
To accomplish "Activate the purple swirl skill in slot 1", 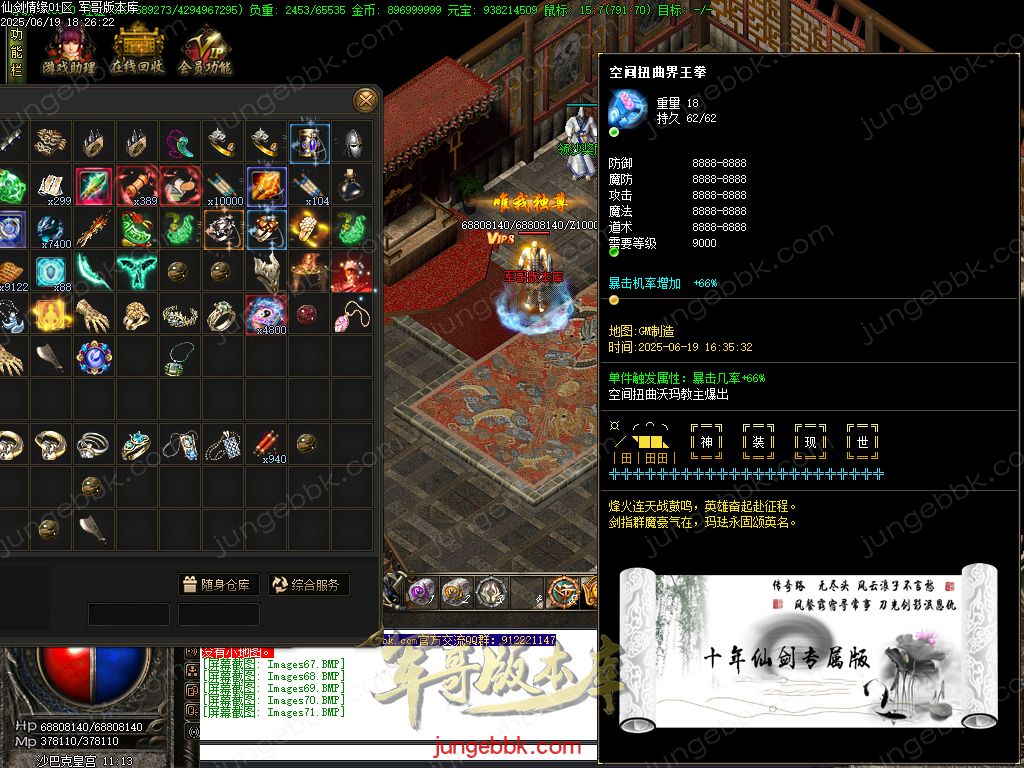I will coord(422,591).
